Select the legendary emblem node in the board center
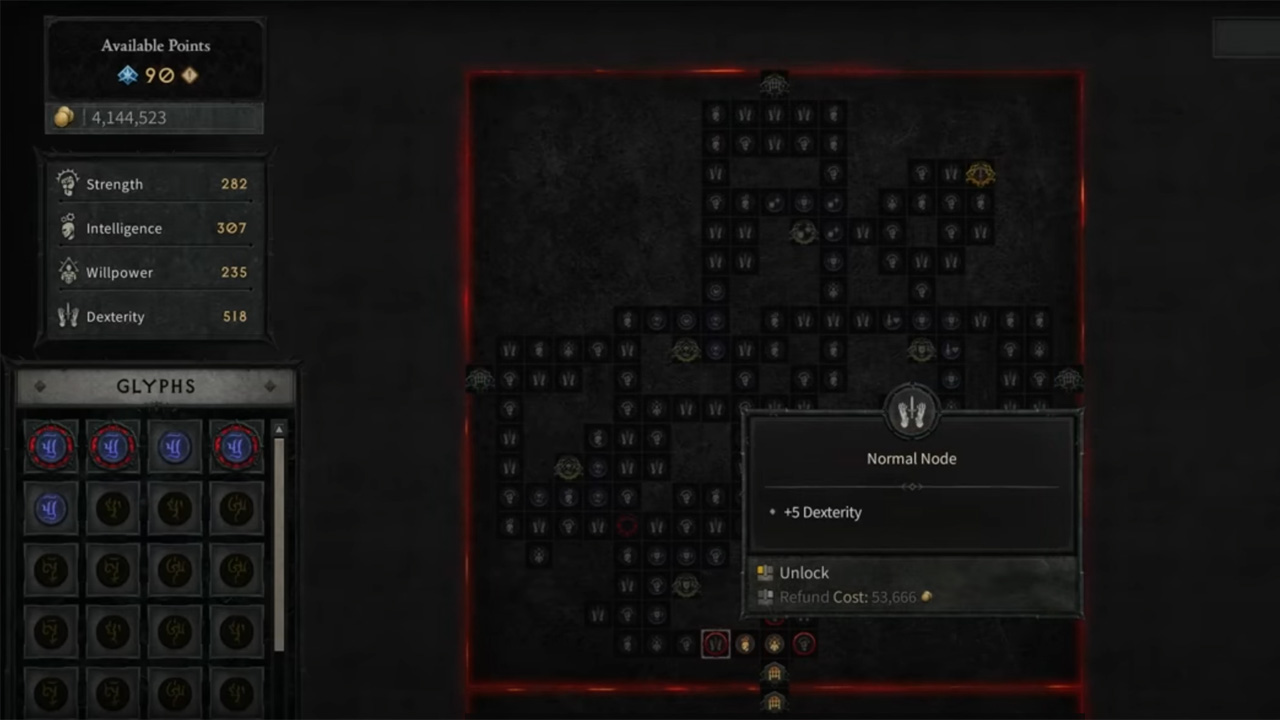Screen dimensions: 1280x720 click(804, 232)
